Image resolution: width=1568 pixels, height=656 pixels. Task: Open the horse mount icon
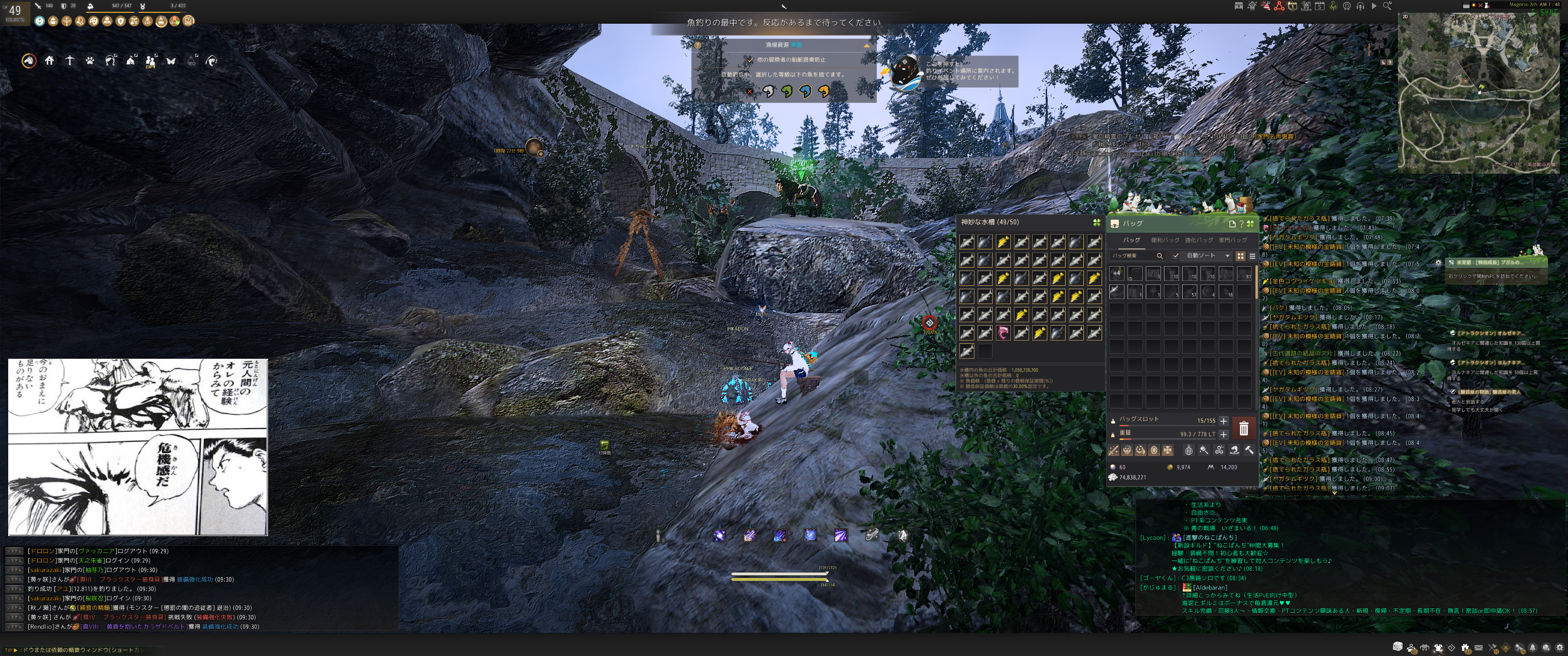pos(29,61)
